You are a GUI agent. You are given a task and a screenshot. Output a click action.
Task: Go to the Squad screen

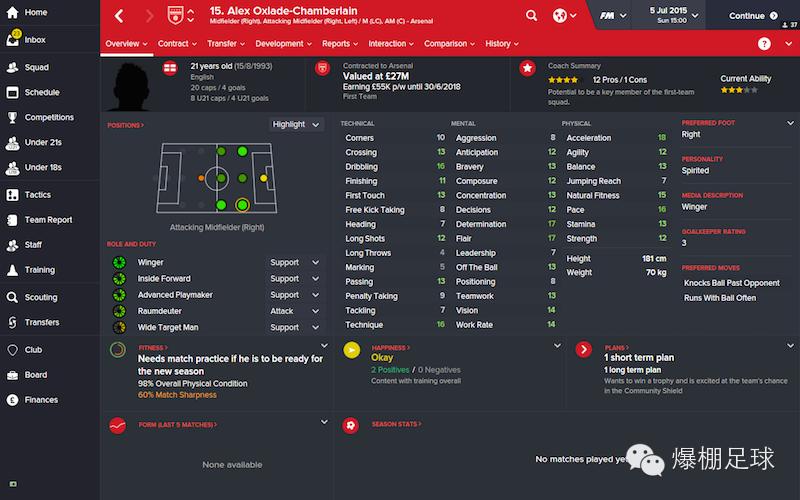[36, 67]
